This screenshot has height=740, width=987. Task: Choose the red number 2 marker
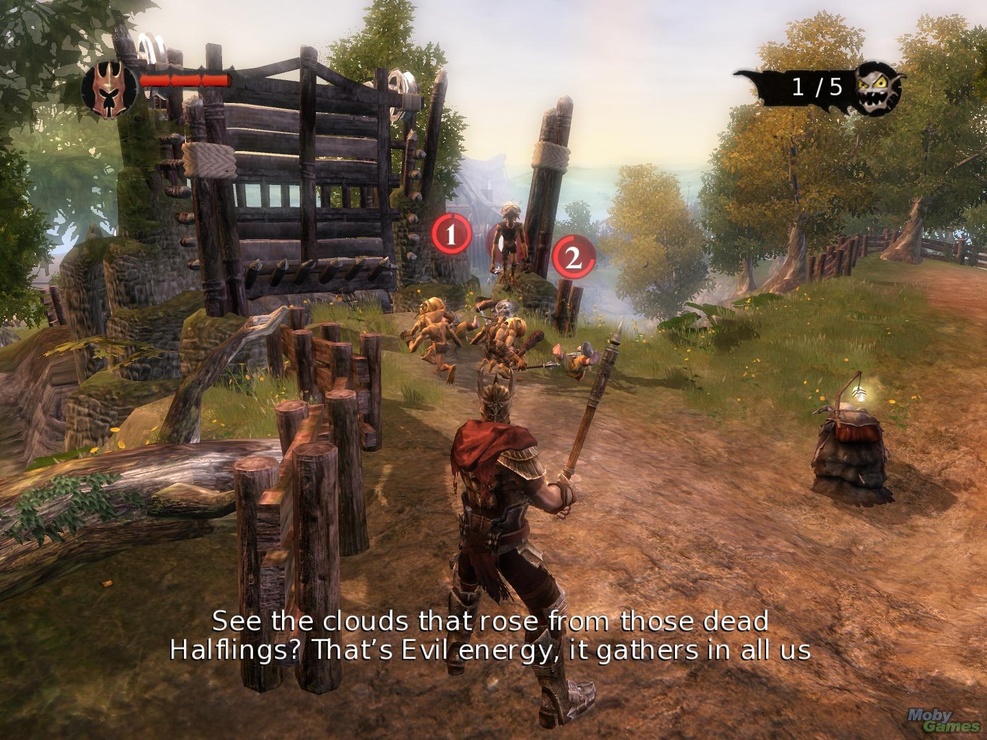click(x=573, y=258)
